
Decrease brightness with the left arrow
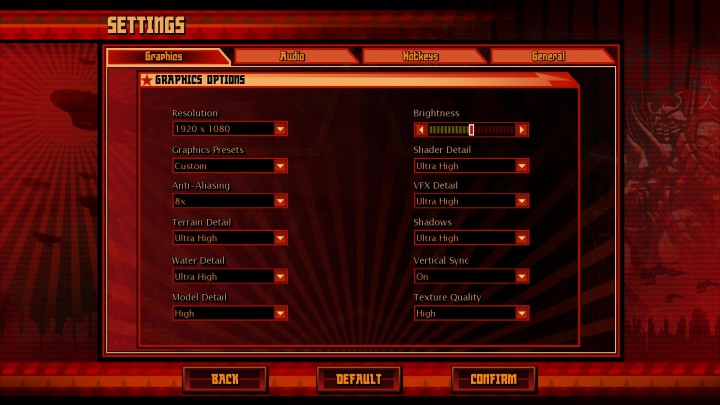[x=420, y=129]
